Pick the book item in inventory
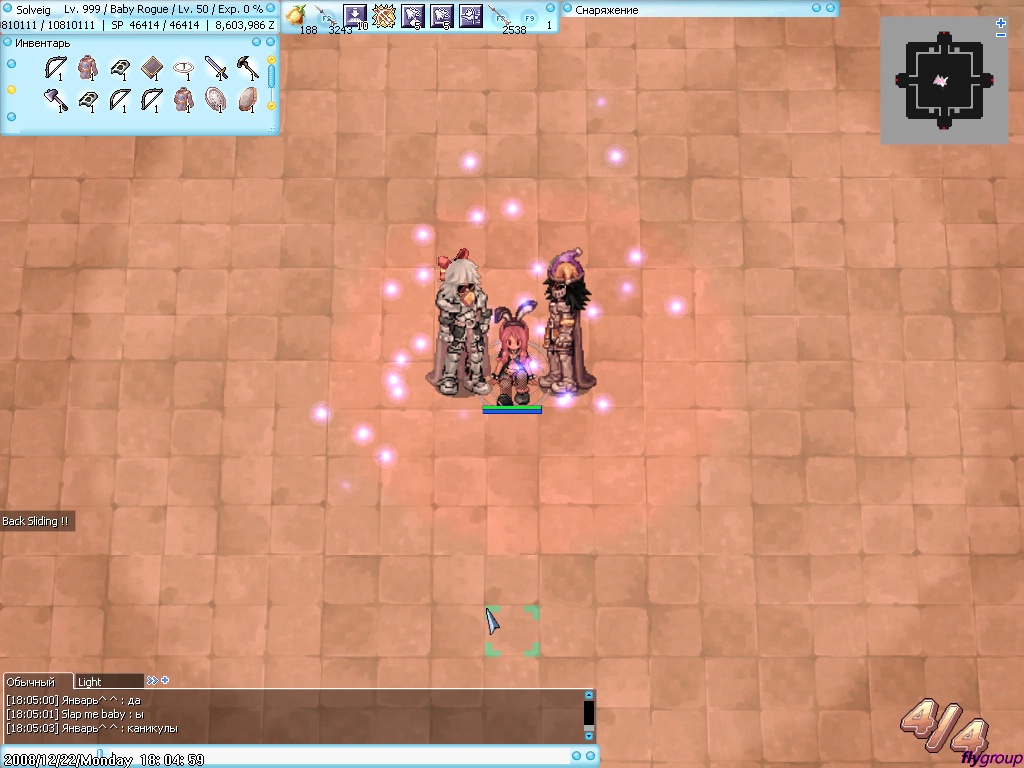The image size is (1024, 768). (151, 68)
